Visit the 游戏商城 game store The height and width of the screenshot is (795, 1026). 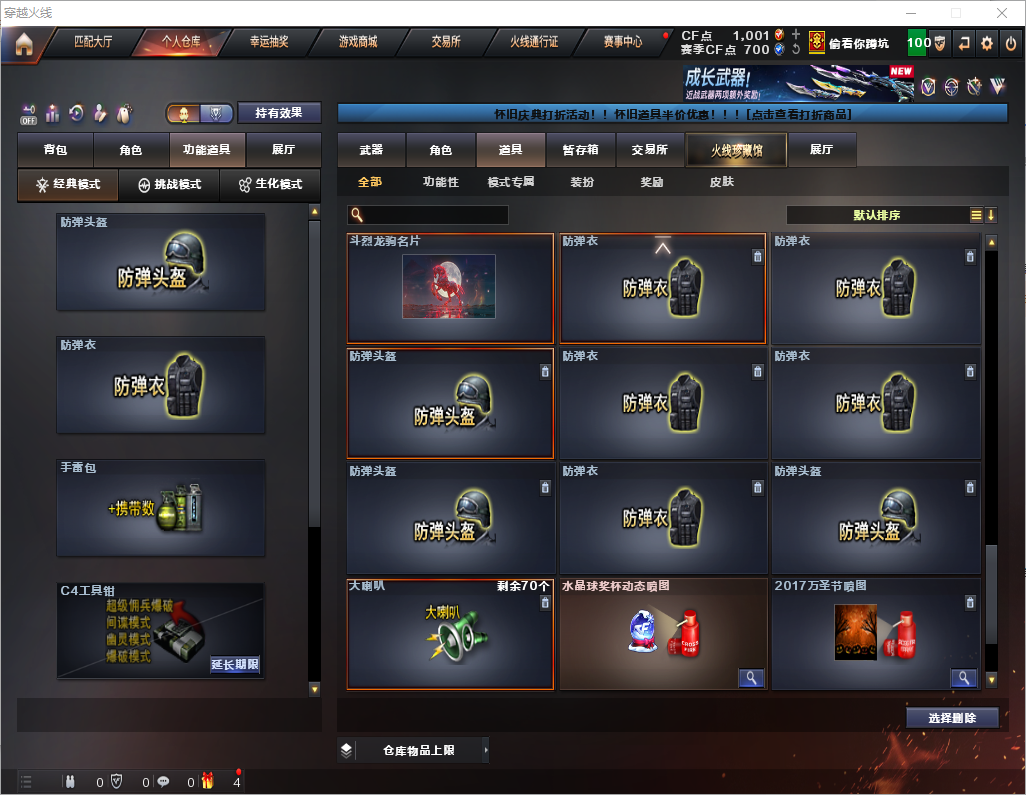(x=357, y=43)
